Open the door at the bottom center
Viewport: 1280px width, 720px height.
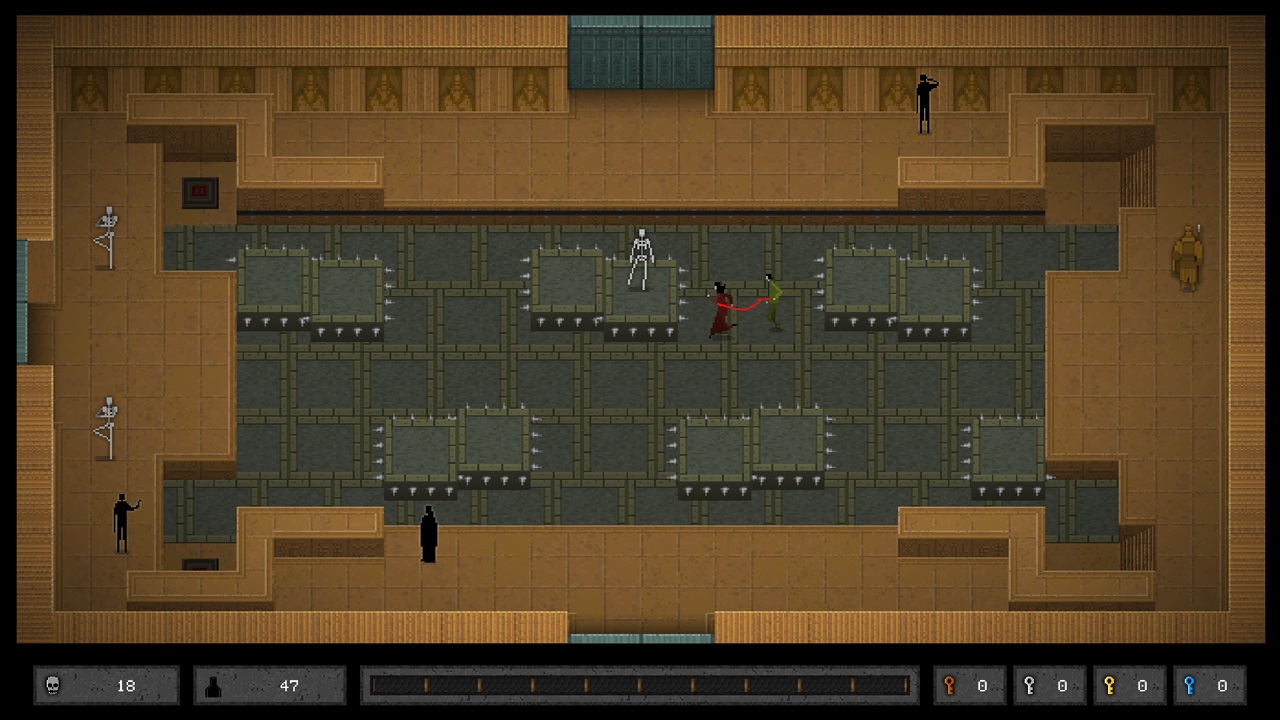(x=639, y=640)
